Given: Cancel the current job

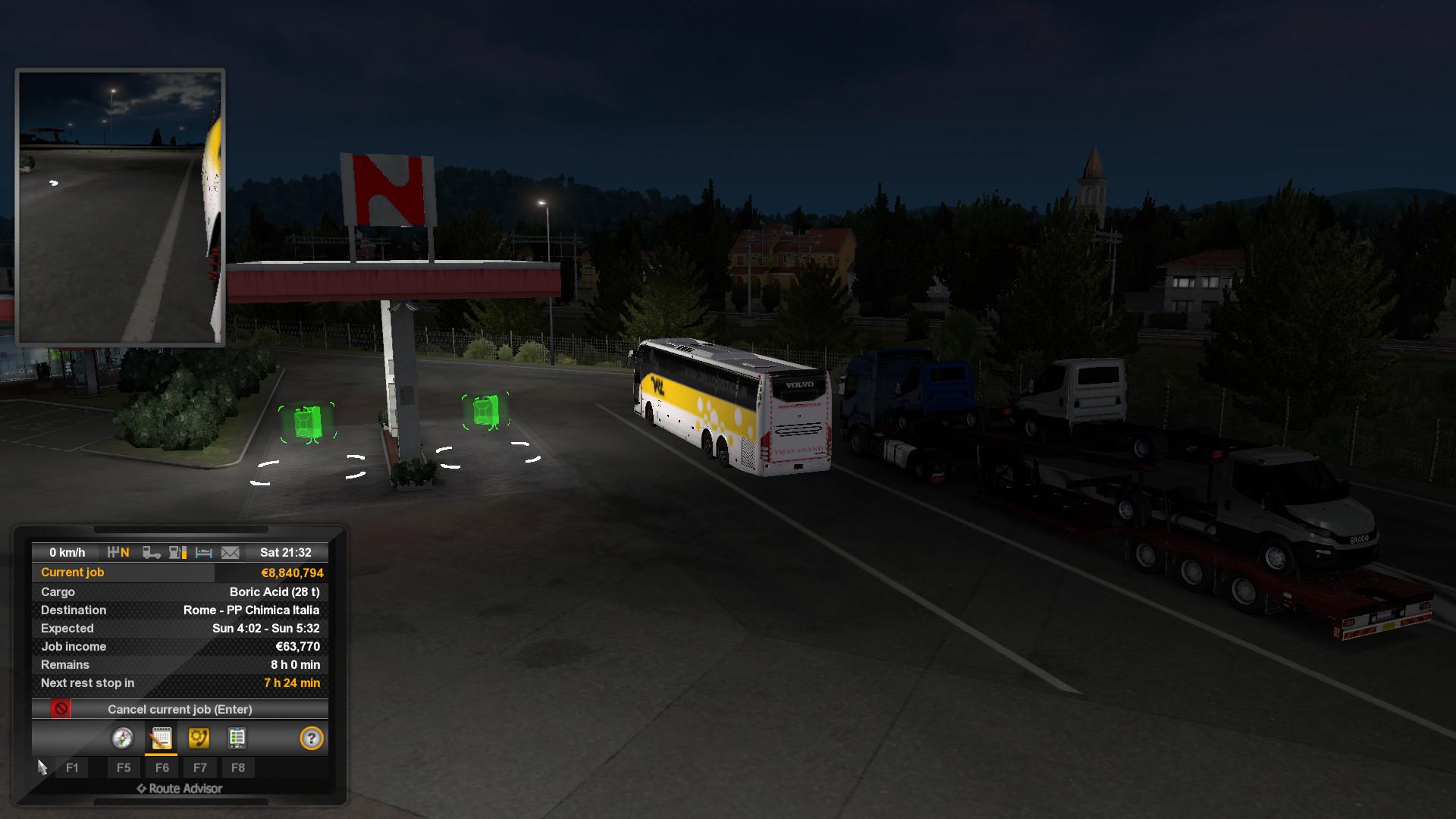Looking at the screenshot, I should [x=180, y=709].
